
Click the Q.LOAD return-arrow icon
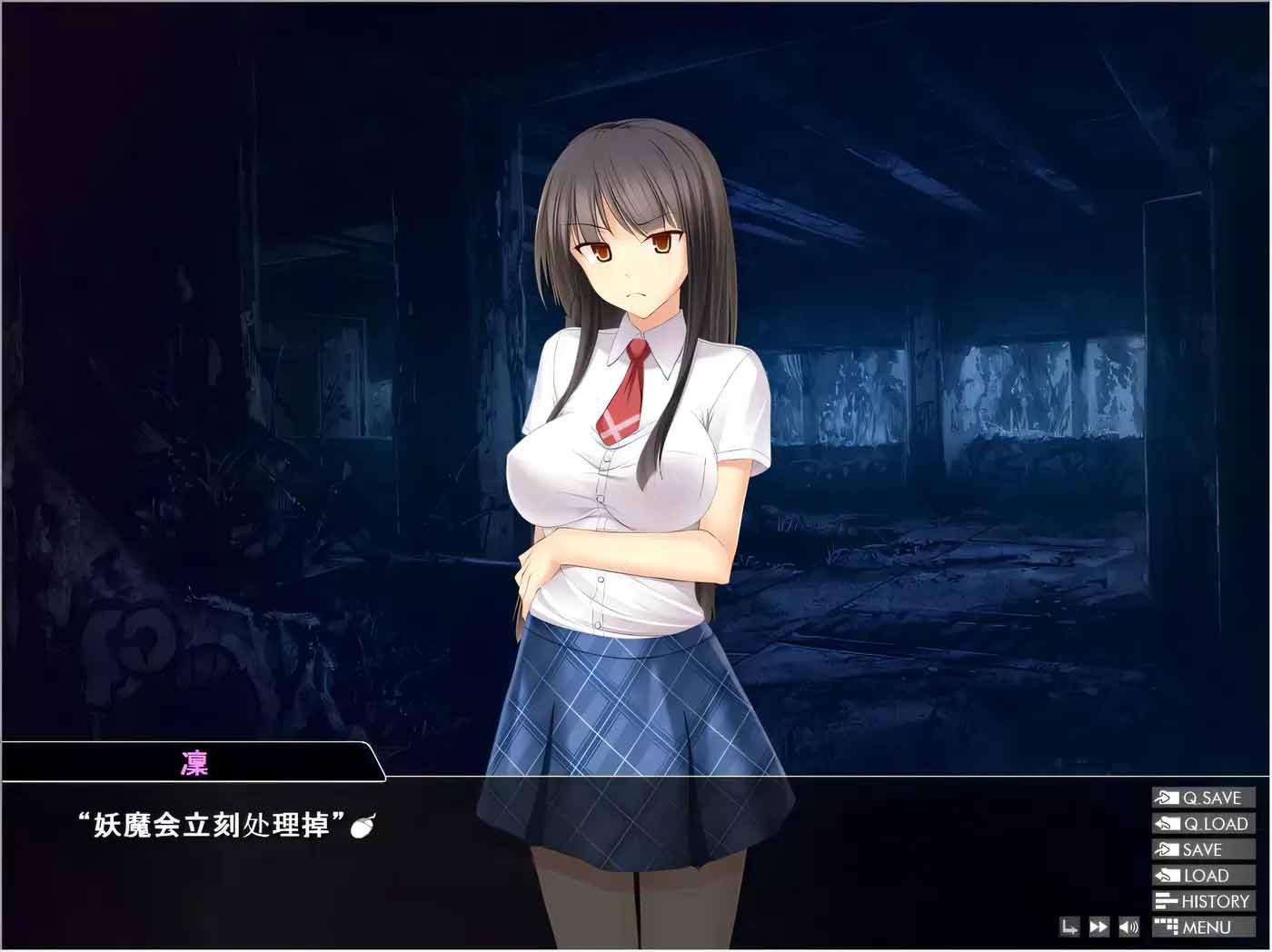pos(1168,823)
